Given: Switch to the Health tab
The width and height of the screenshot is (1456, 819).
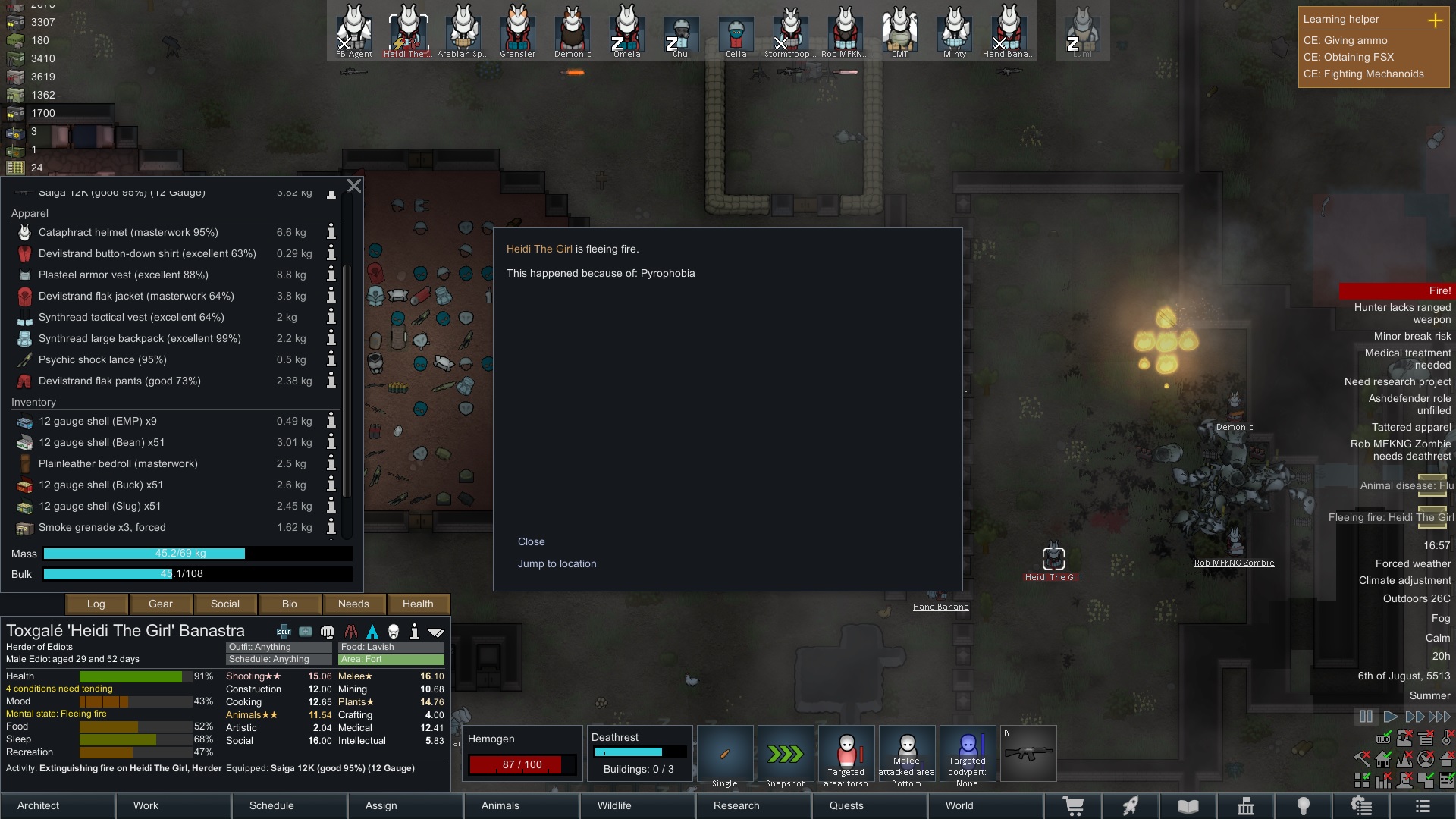Looking at the screenshot, I should 418,604.
